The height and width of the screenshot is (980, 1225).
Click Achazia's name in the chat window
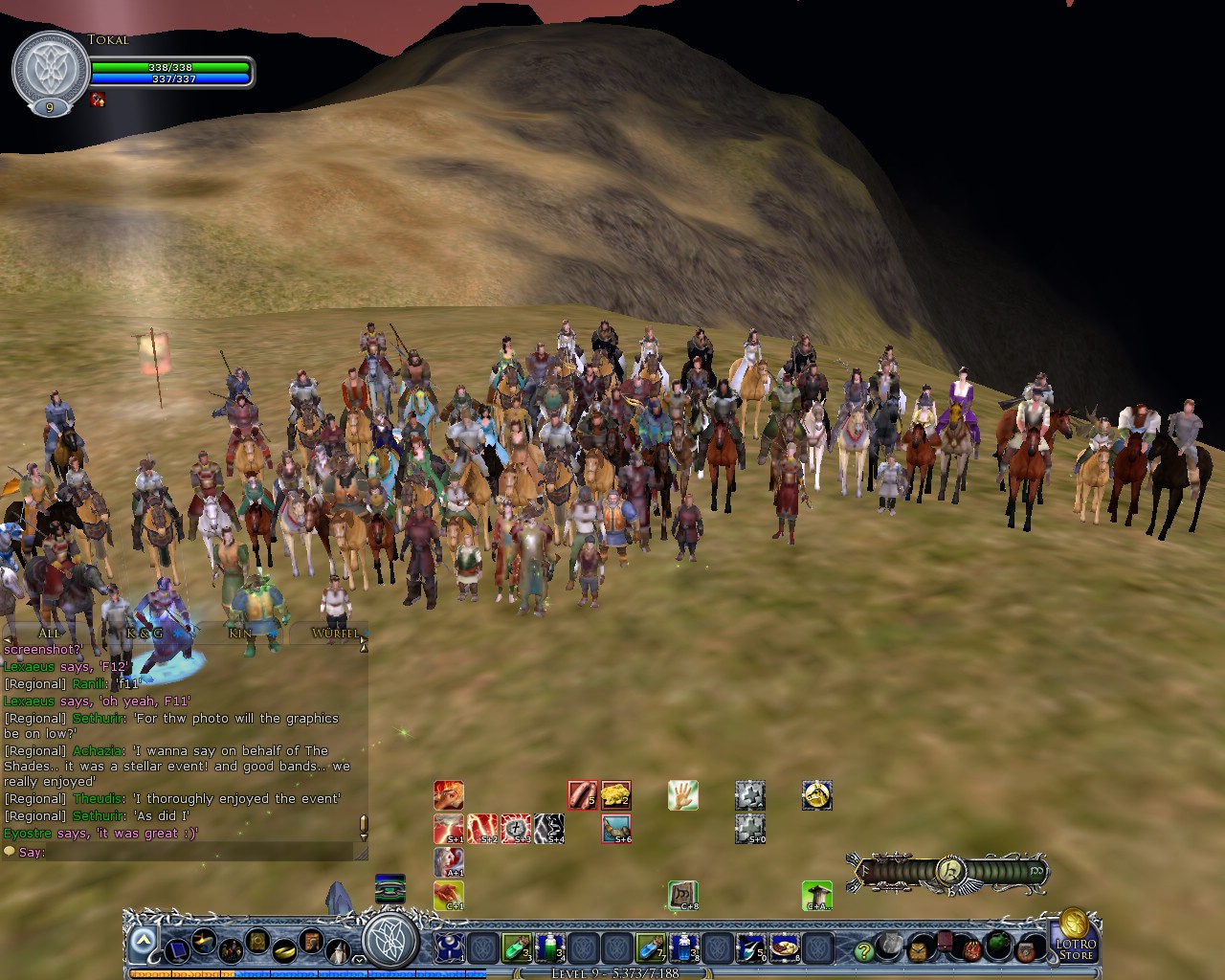pos(96,750)
